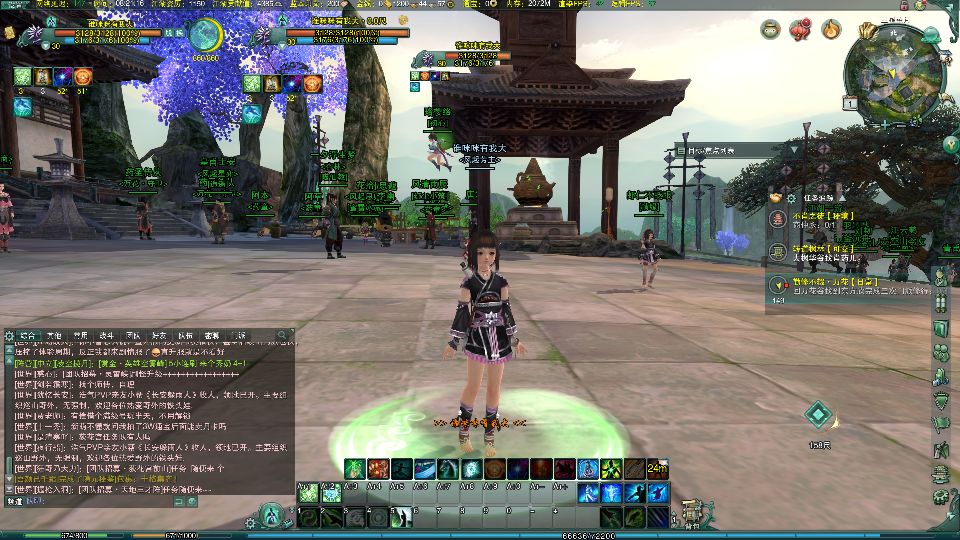Open the chat settings gear
This screenshot has height=540, width=960.
point(8,336)
